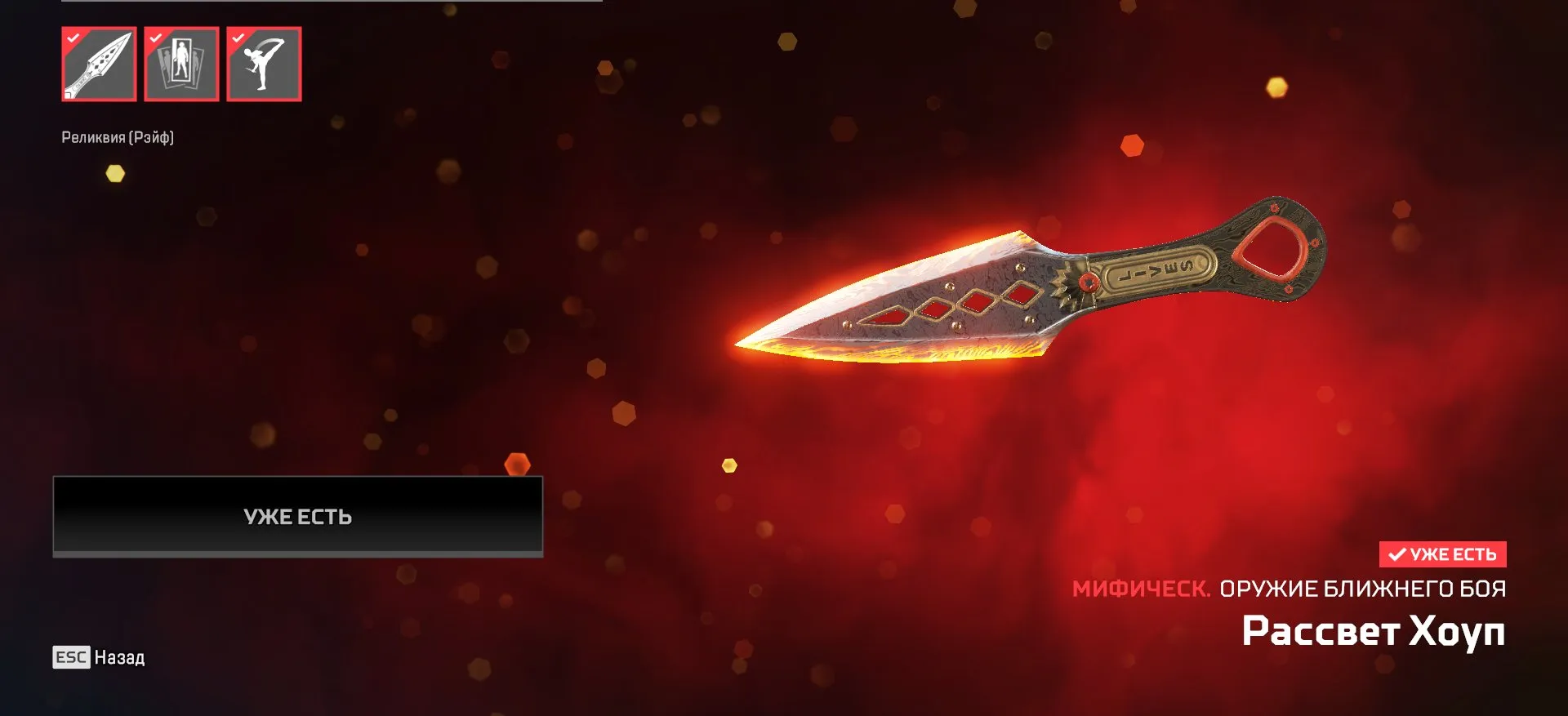Click the ESC key icon near Назад

[73, 658]
